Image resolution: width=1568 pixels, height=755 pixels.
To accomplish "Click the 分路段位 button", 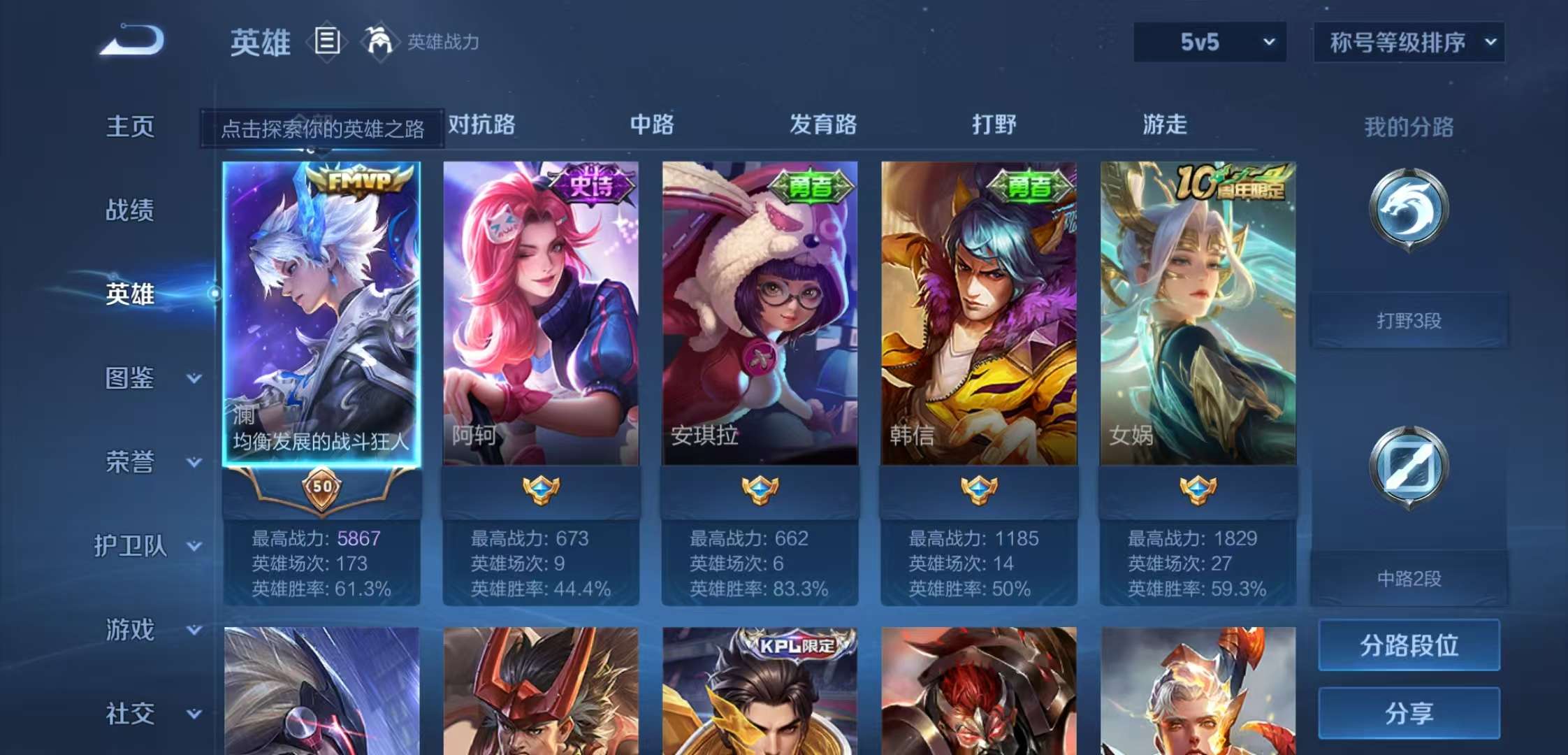I will pyautogui.click(x=1408, y=645).
